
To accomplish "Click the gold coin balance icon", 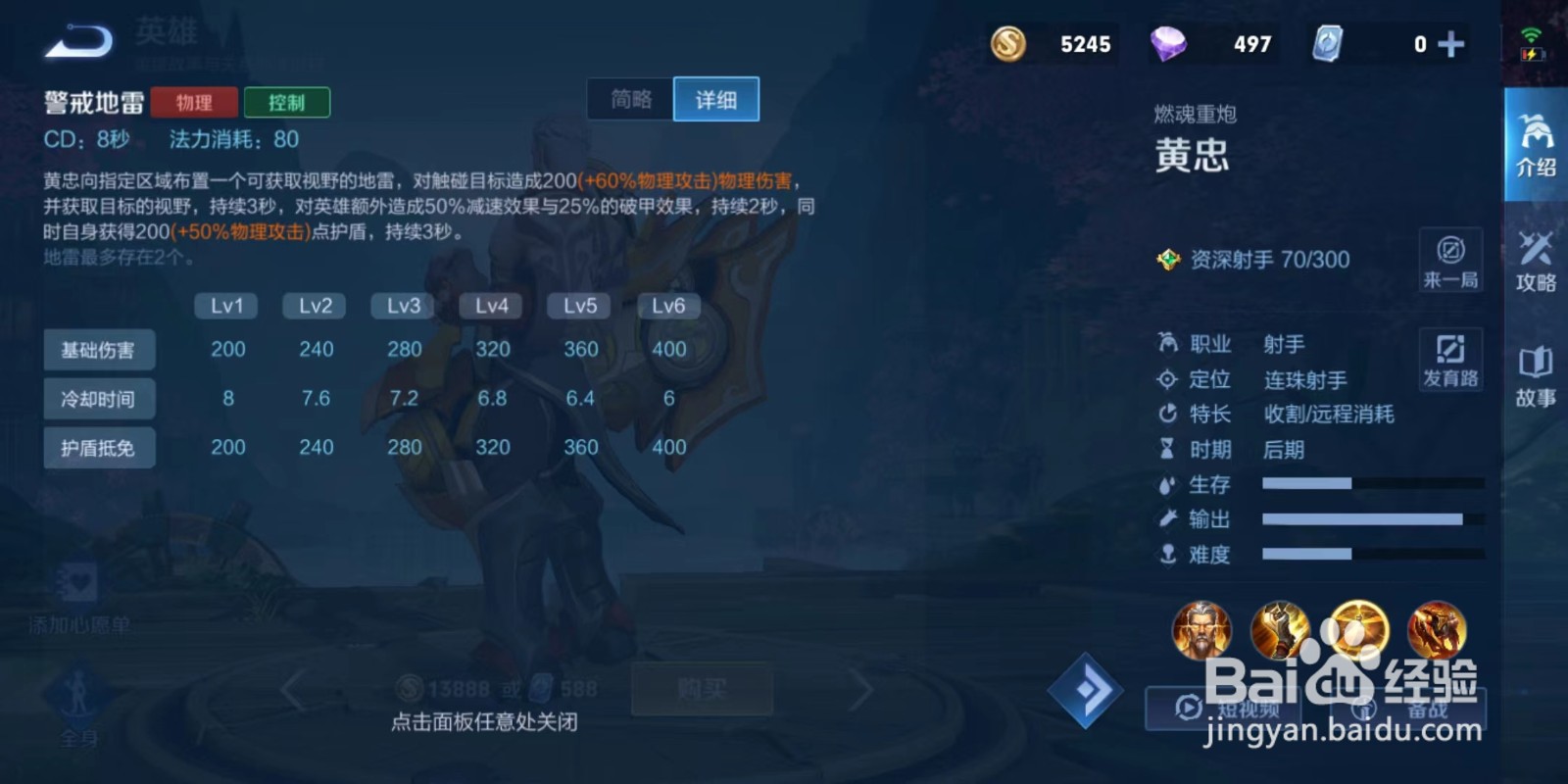I will [1006, 43].
